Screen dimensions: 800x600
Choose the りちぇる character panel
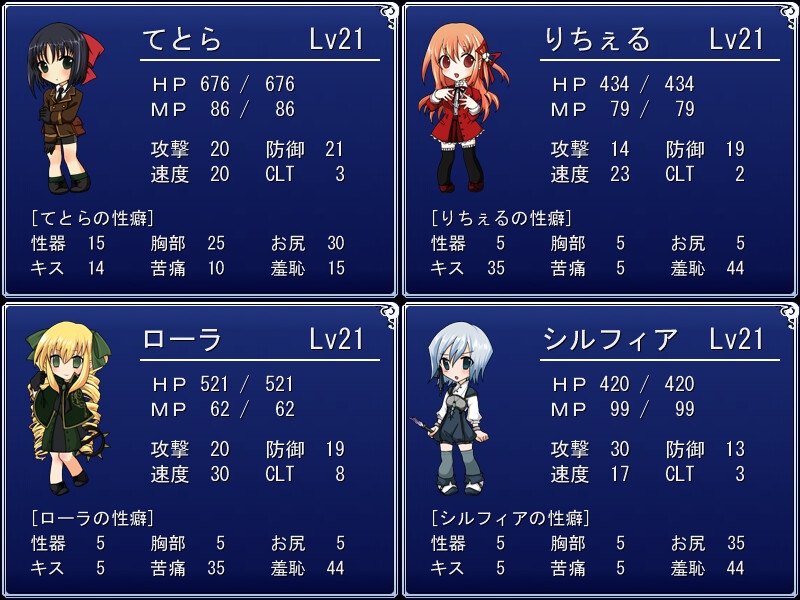pos(600,150)
